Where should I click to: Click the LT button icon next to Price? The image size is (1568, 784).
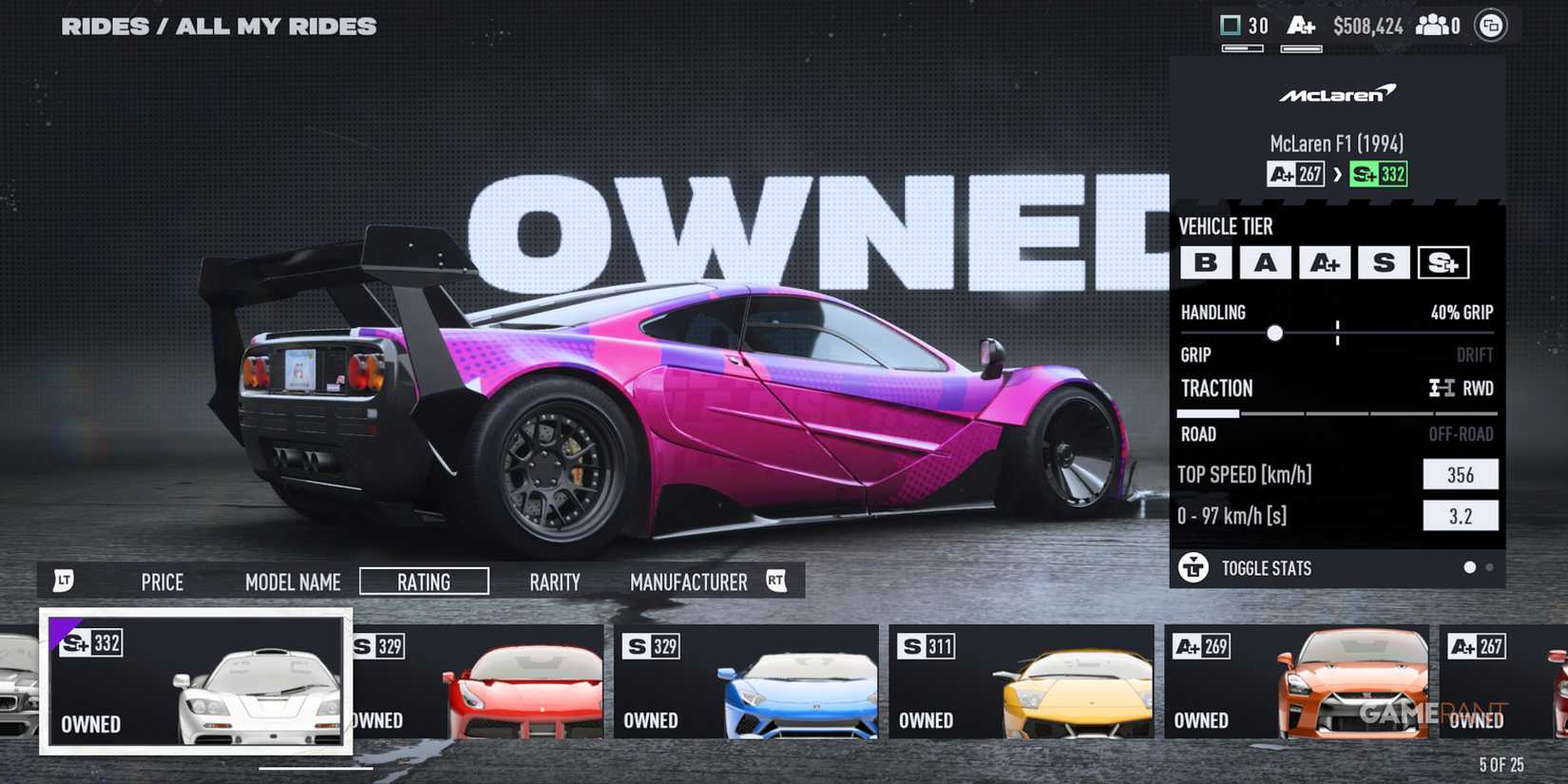pos(64,581)
